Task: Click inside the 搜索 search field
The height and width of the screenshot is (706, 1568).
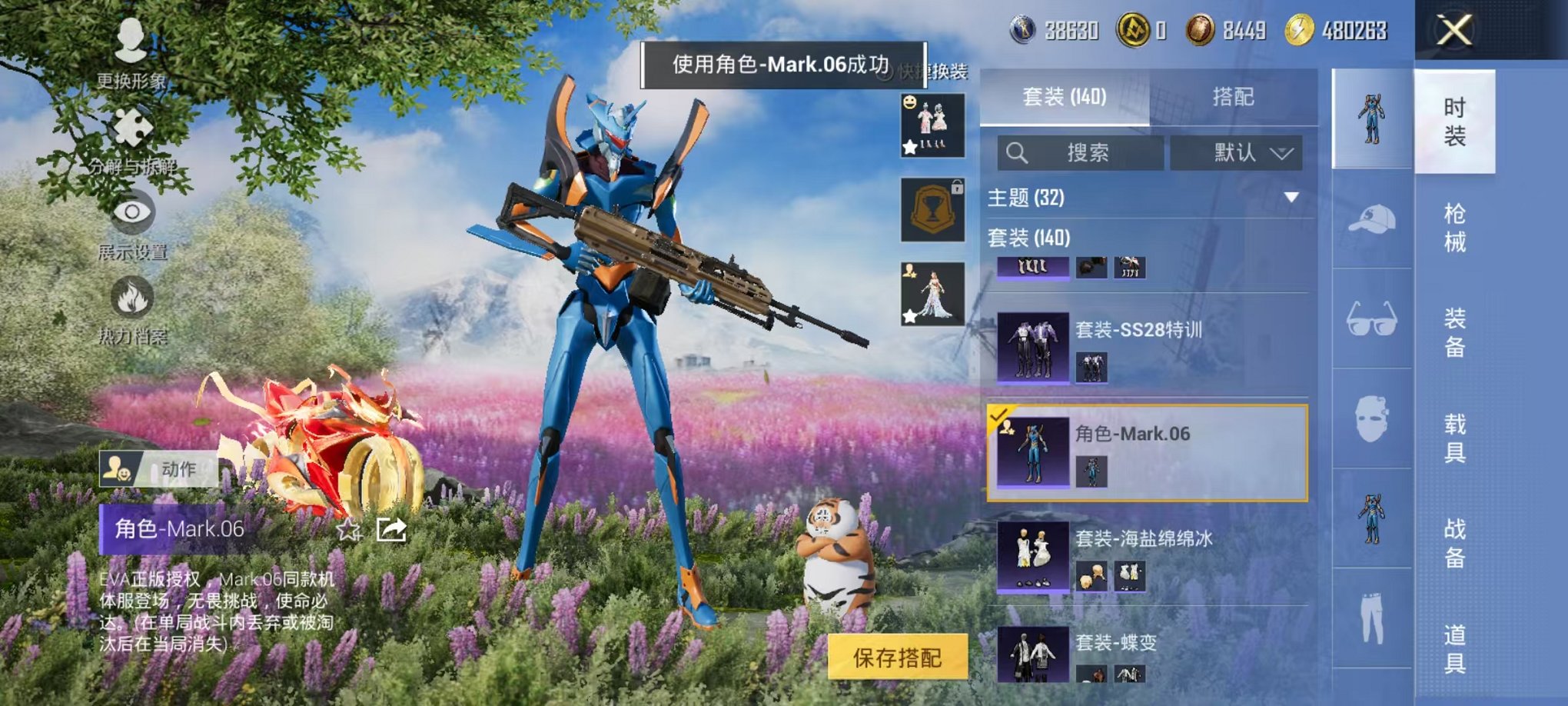Action: coord(1076,153)
